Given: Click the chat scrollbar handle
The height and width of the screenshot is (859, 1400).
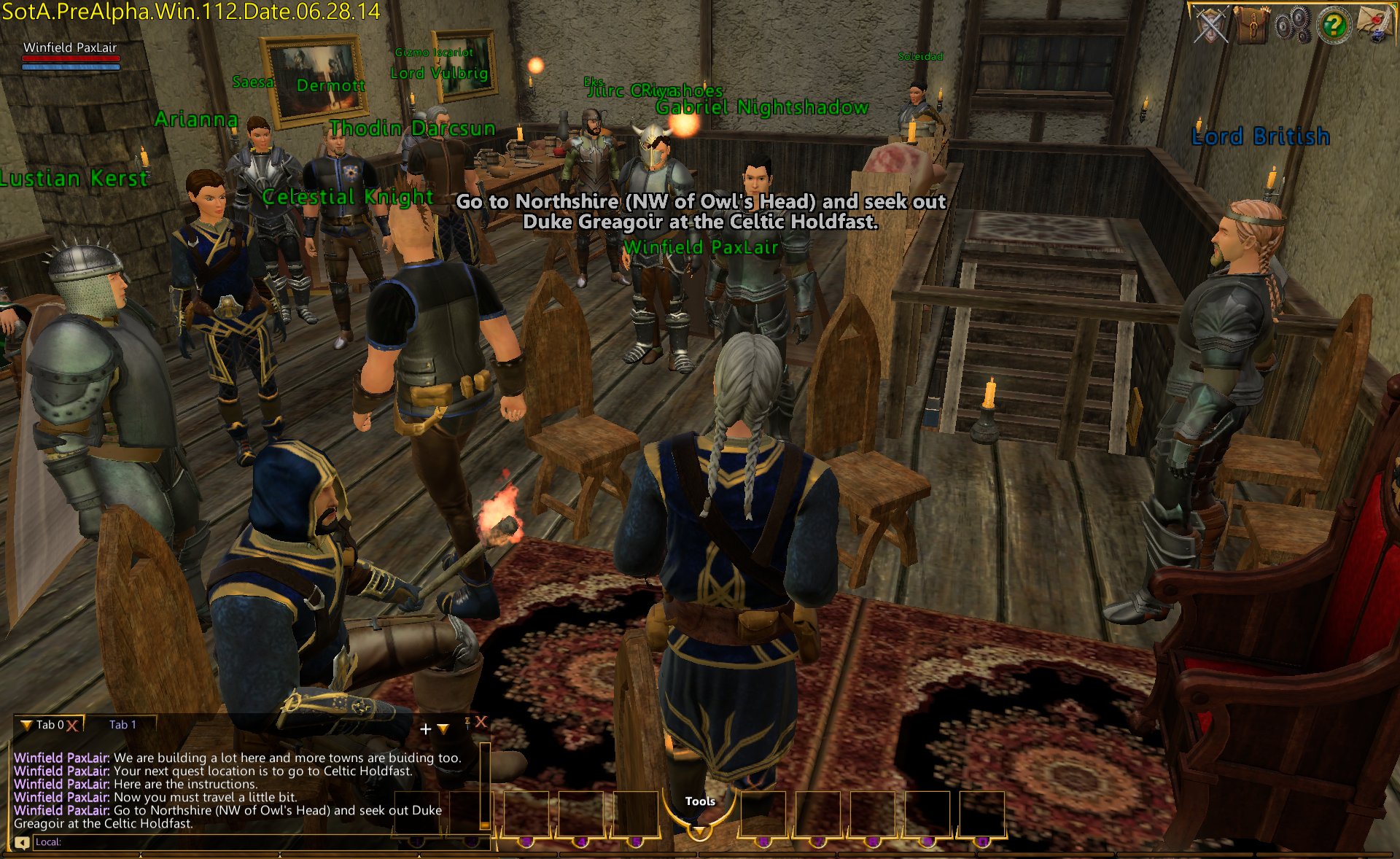Looking at the screenshot, I should 485,825.
